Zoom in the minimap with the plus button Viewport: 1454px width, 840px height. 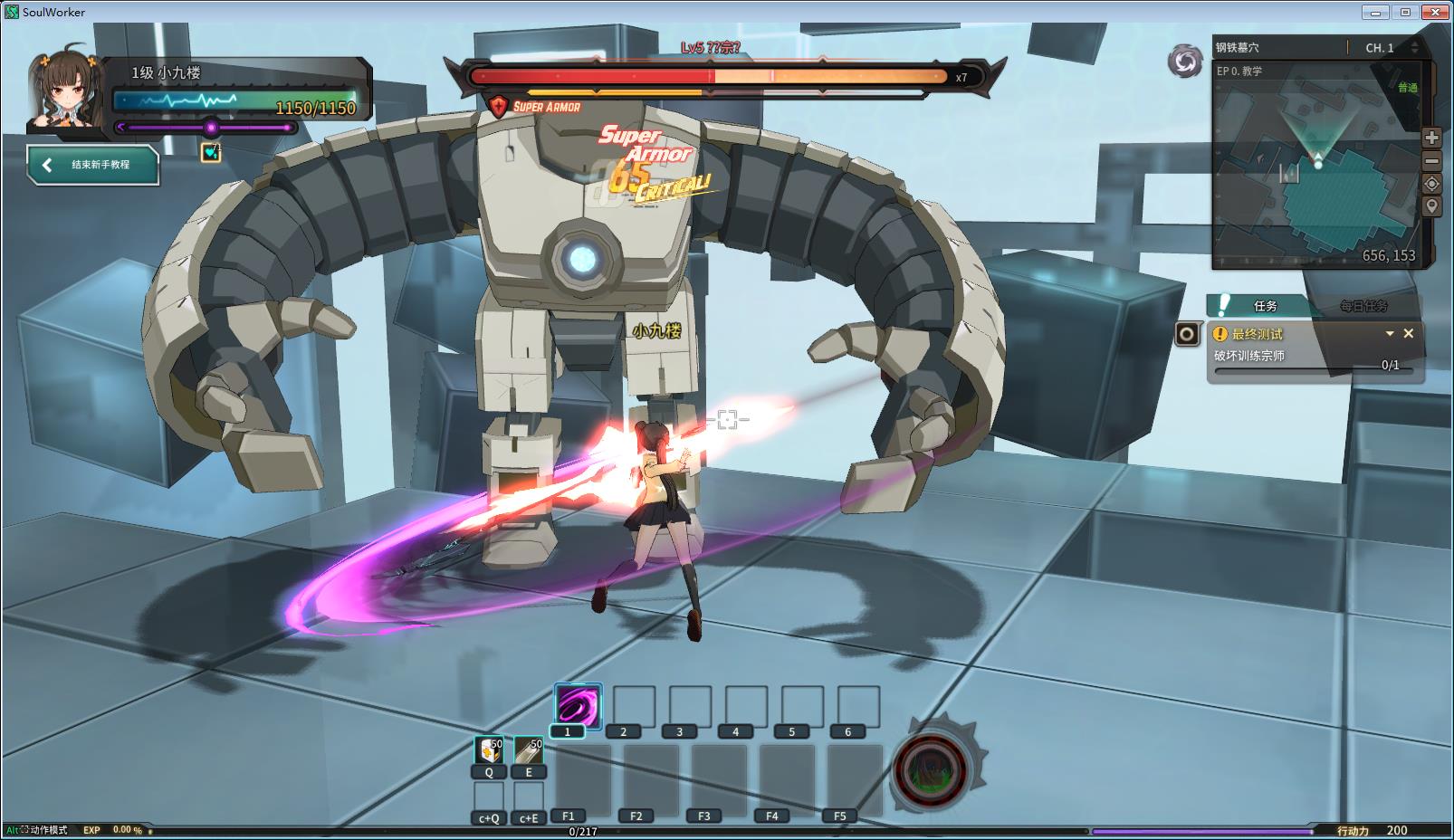tap(1431, 138)
